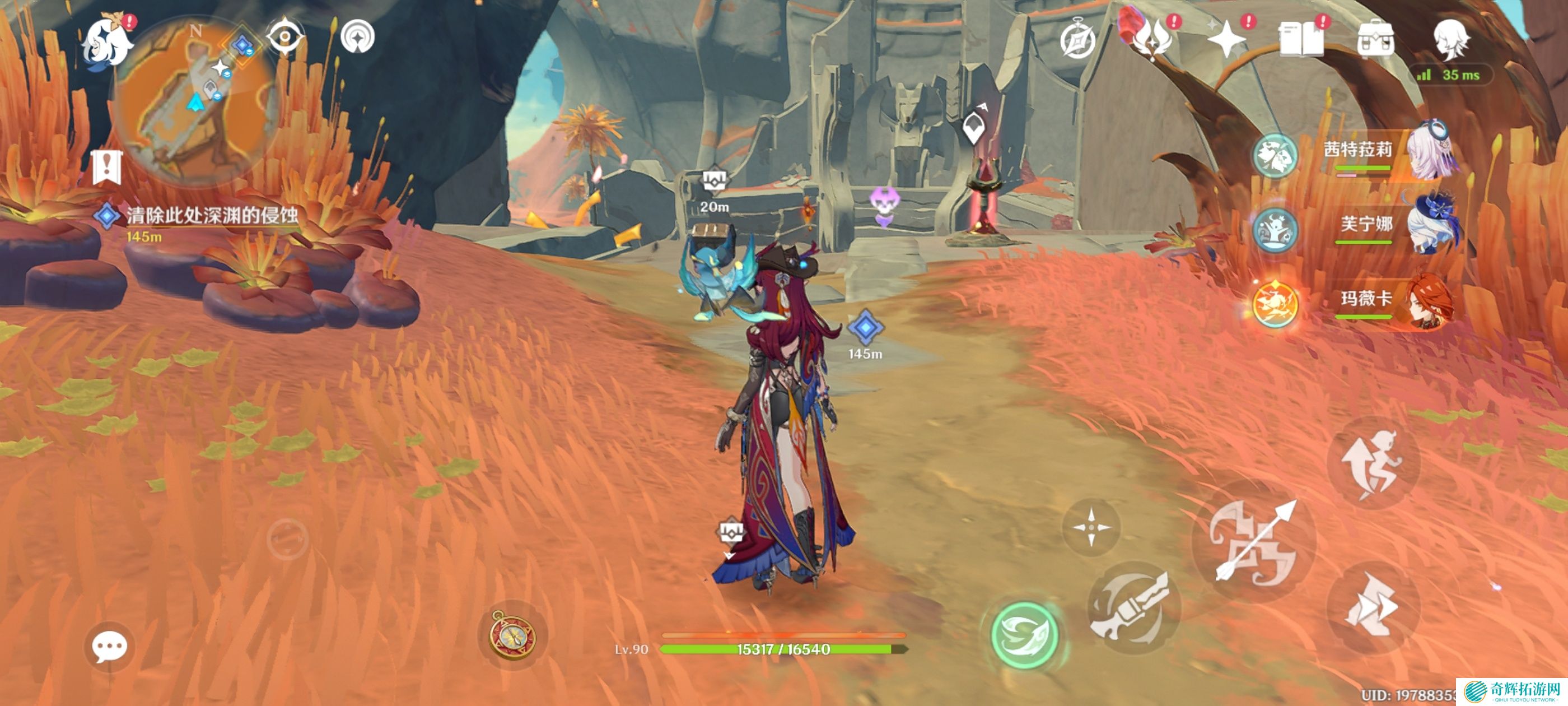This screenshot has width=1568, height=706.
Task: Open the chat speech bubble
Action: 110,646
